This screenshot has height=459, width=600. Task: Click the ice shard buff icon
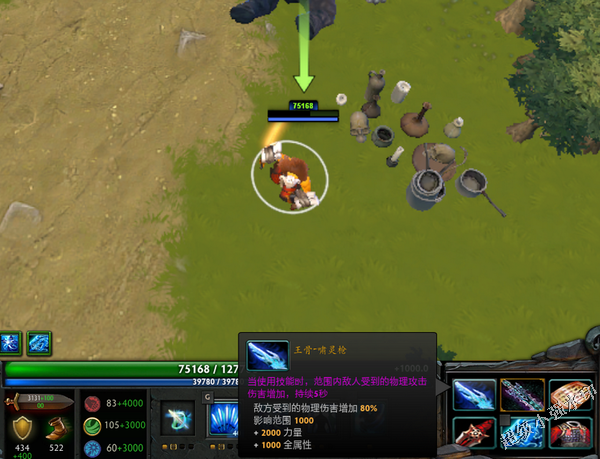point(39,342)
